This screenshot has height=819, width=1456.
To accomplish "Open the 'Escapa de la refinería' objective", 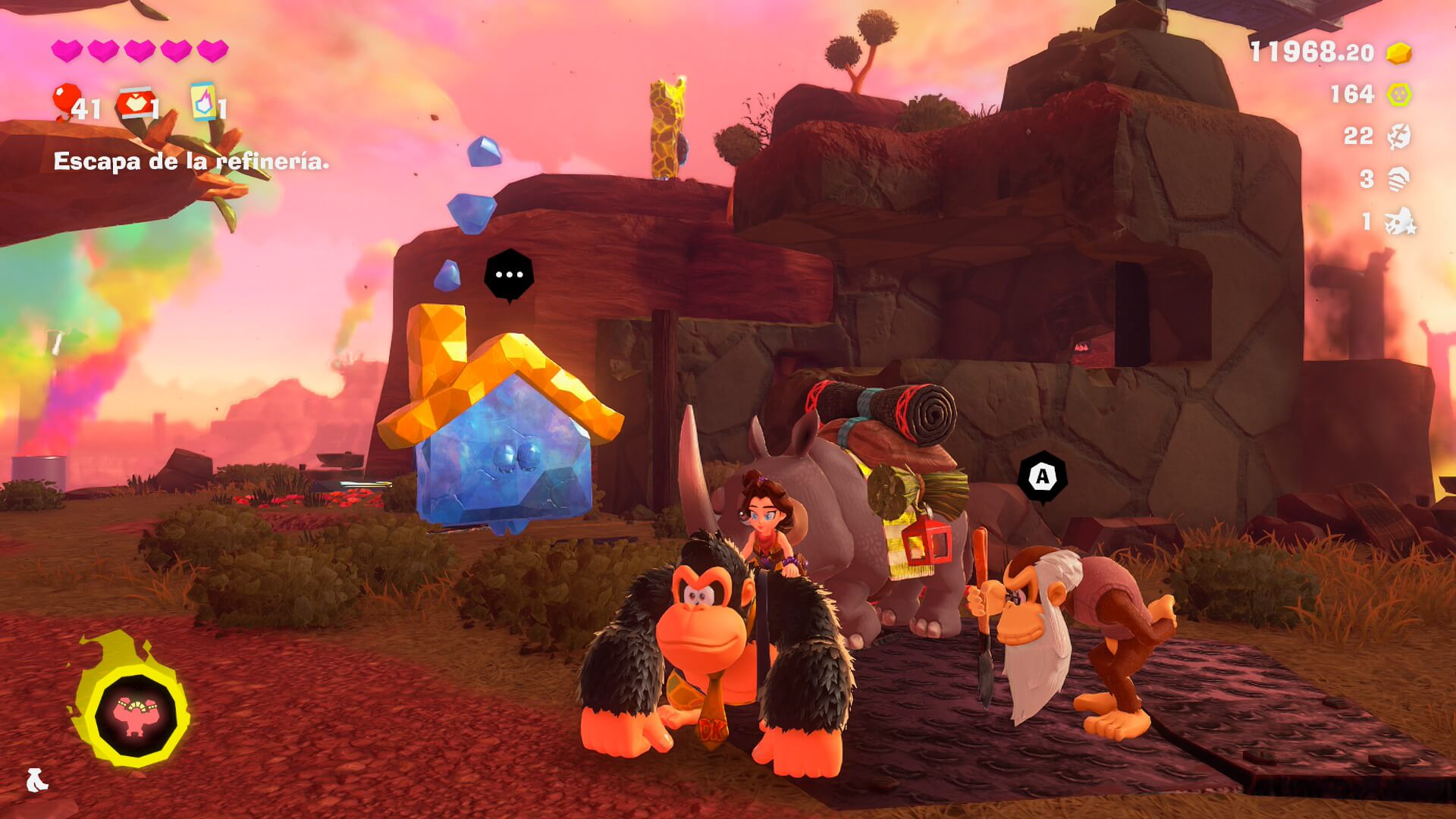I will pyautogui.click(x=191, y=162).
